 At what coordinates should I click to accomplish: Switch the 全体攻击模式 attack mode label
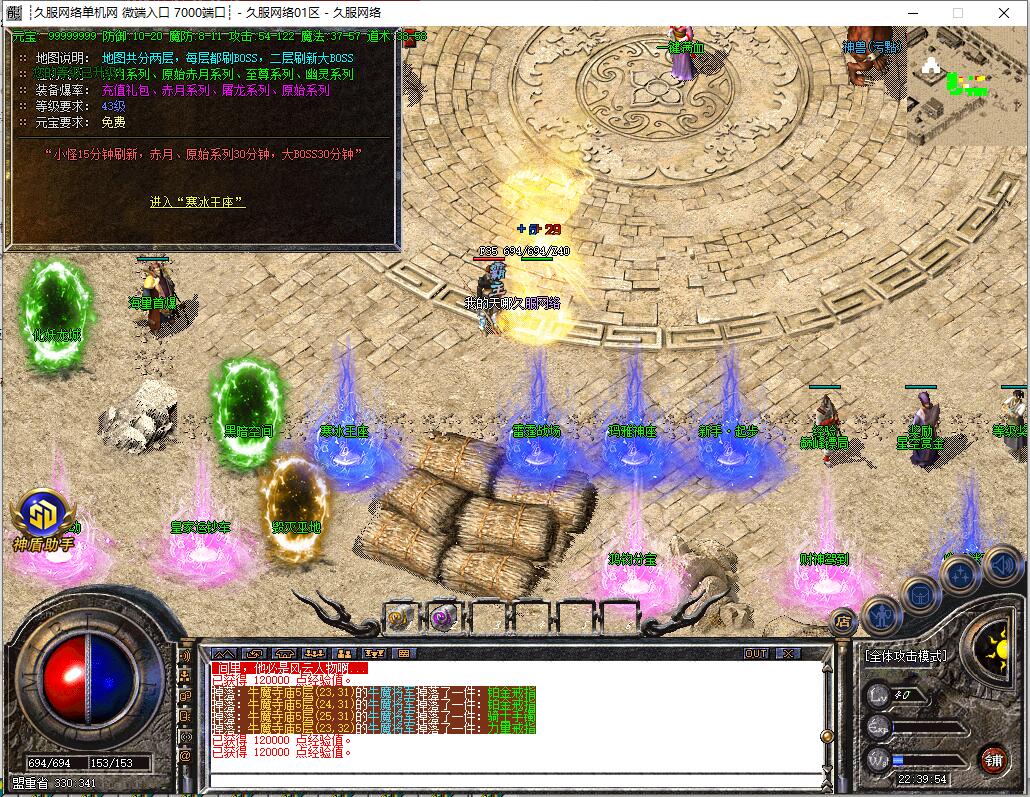coord(904,656)
